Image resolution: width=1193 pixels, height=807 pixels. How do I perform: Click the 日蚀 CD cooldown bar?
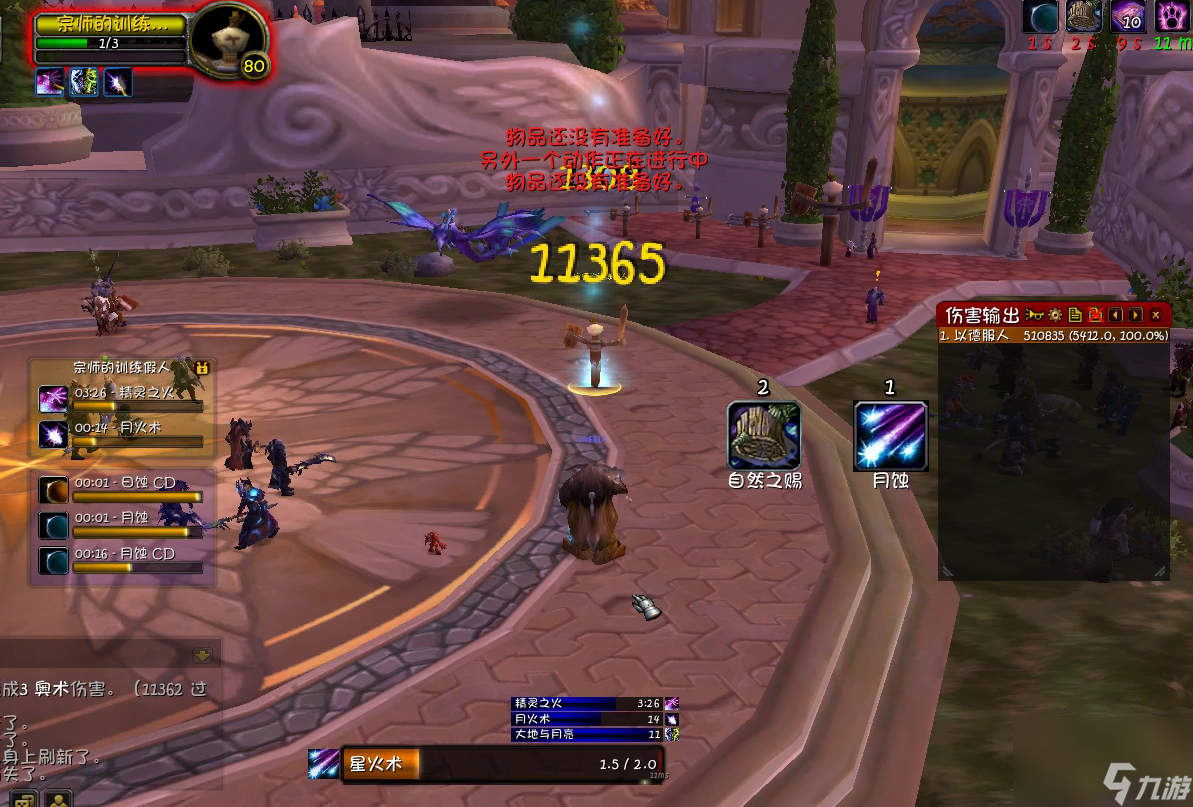137,490
